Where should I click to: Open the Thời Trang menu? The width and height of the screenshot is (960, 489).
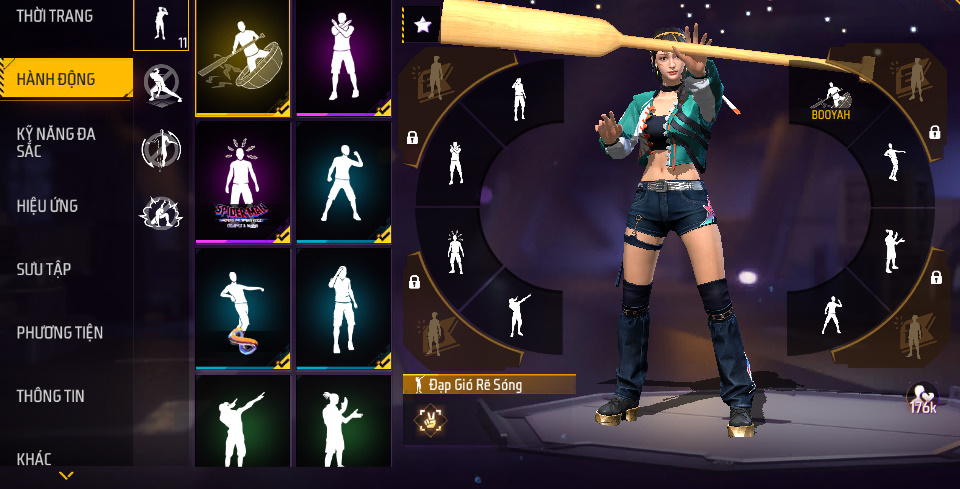(x=55, y=17)
